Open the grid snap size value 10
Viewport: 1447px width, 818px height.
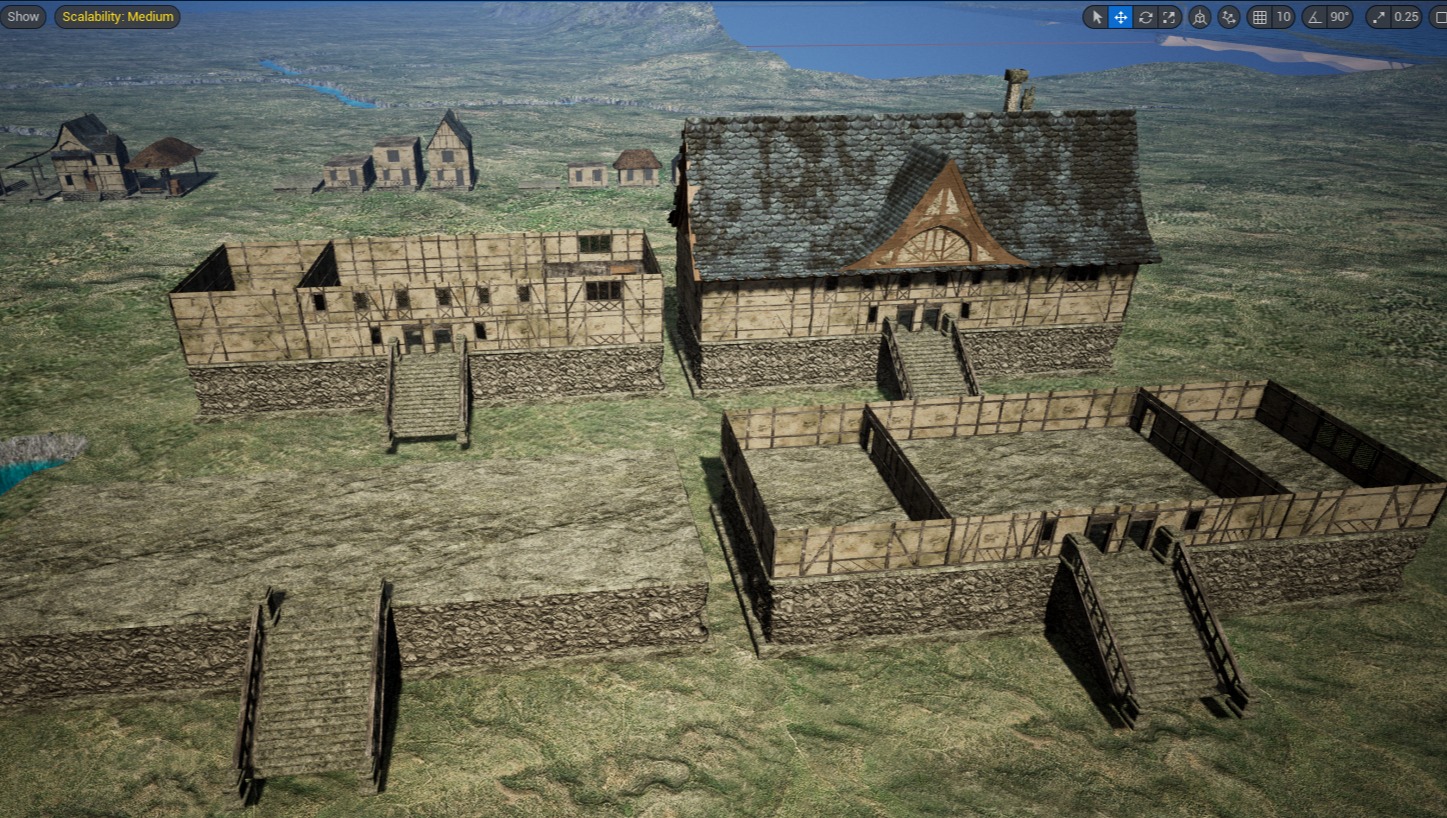coord(1283,17)
